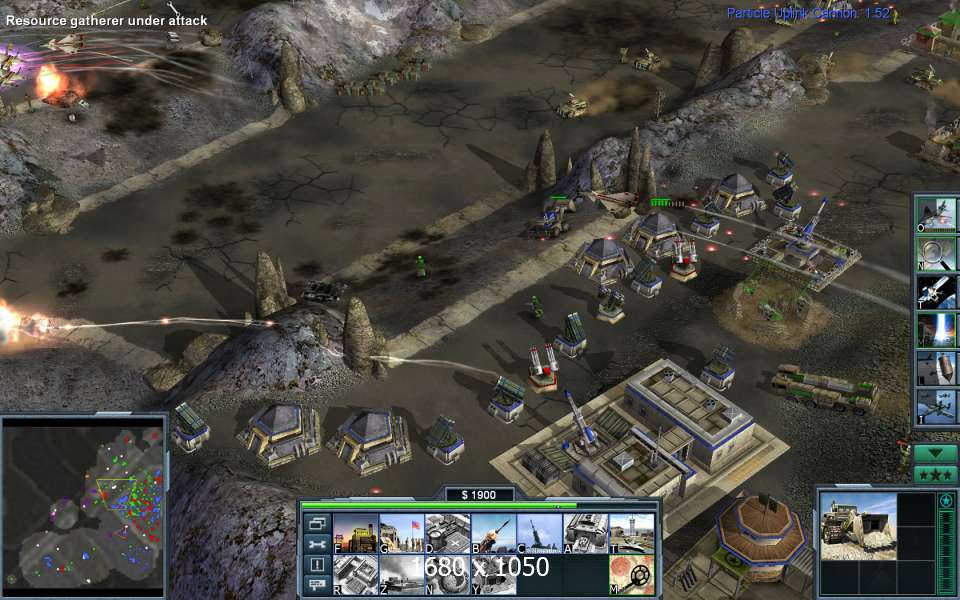Choose the greyed build icon marked Z
Screen dimensions: 960x600
401,575
